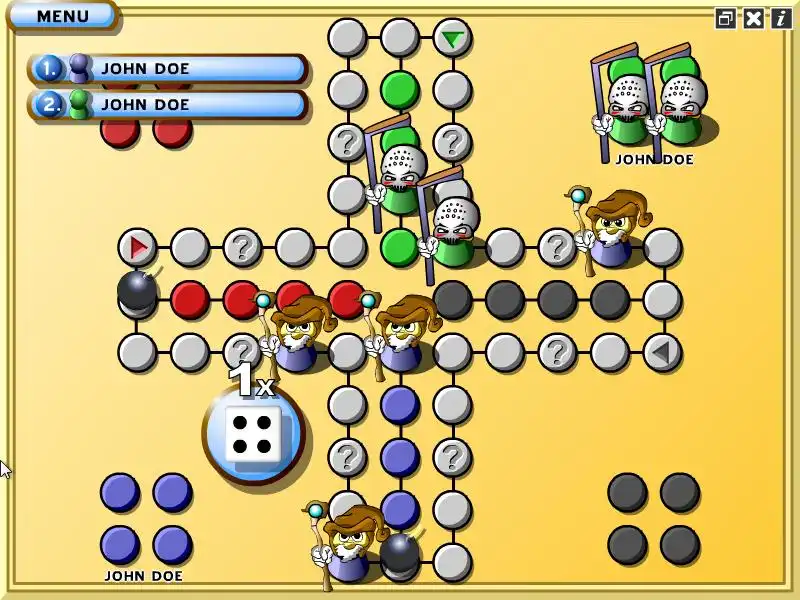Image resolution: width=800 pixels, height=600 pixels.
Task: Choose the red right-arrow start tile
Action: tap(138, 246)
